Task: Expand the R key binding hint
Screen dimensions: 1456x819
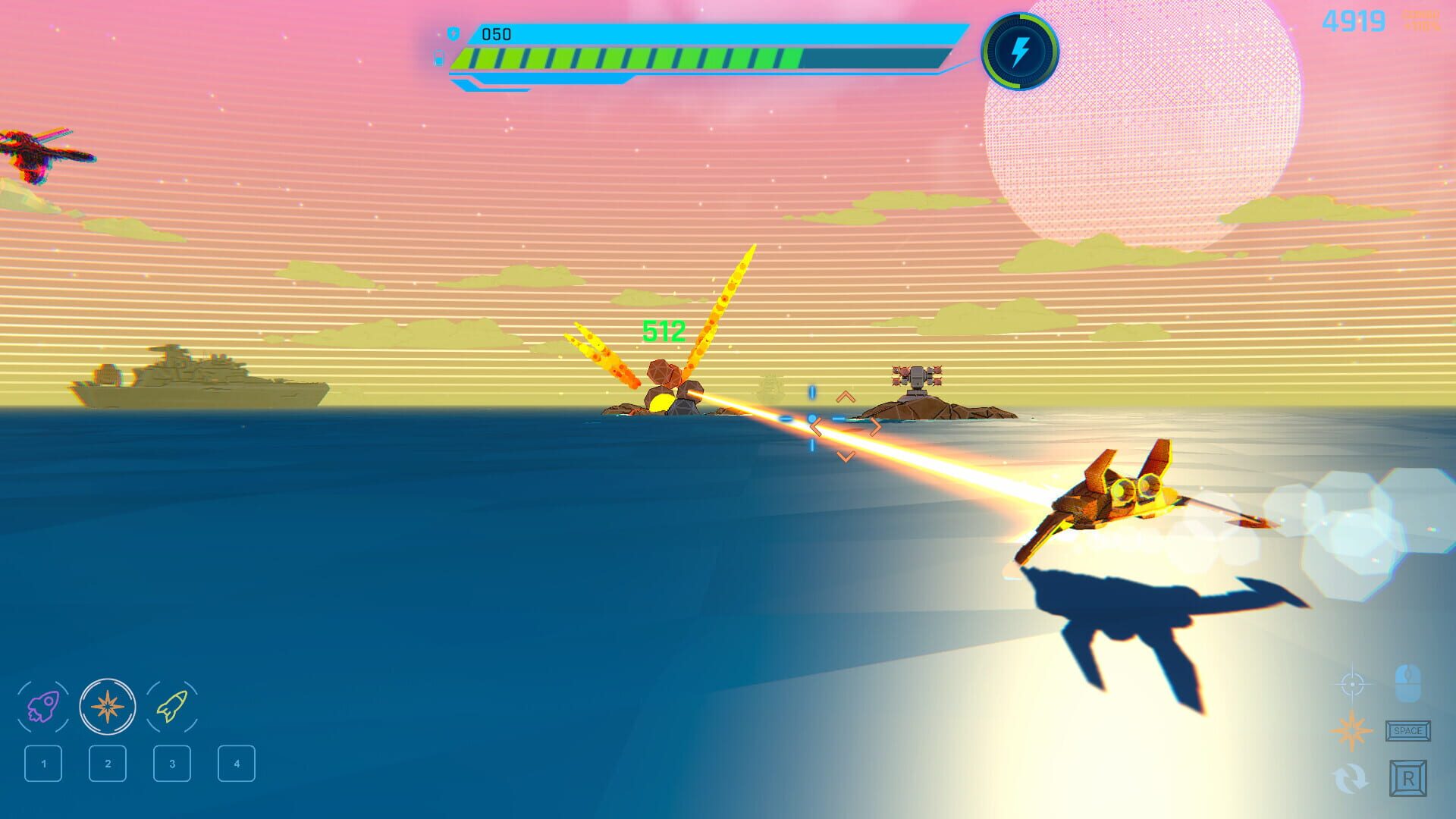Action: click(x=1408, y=778)
